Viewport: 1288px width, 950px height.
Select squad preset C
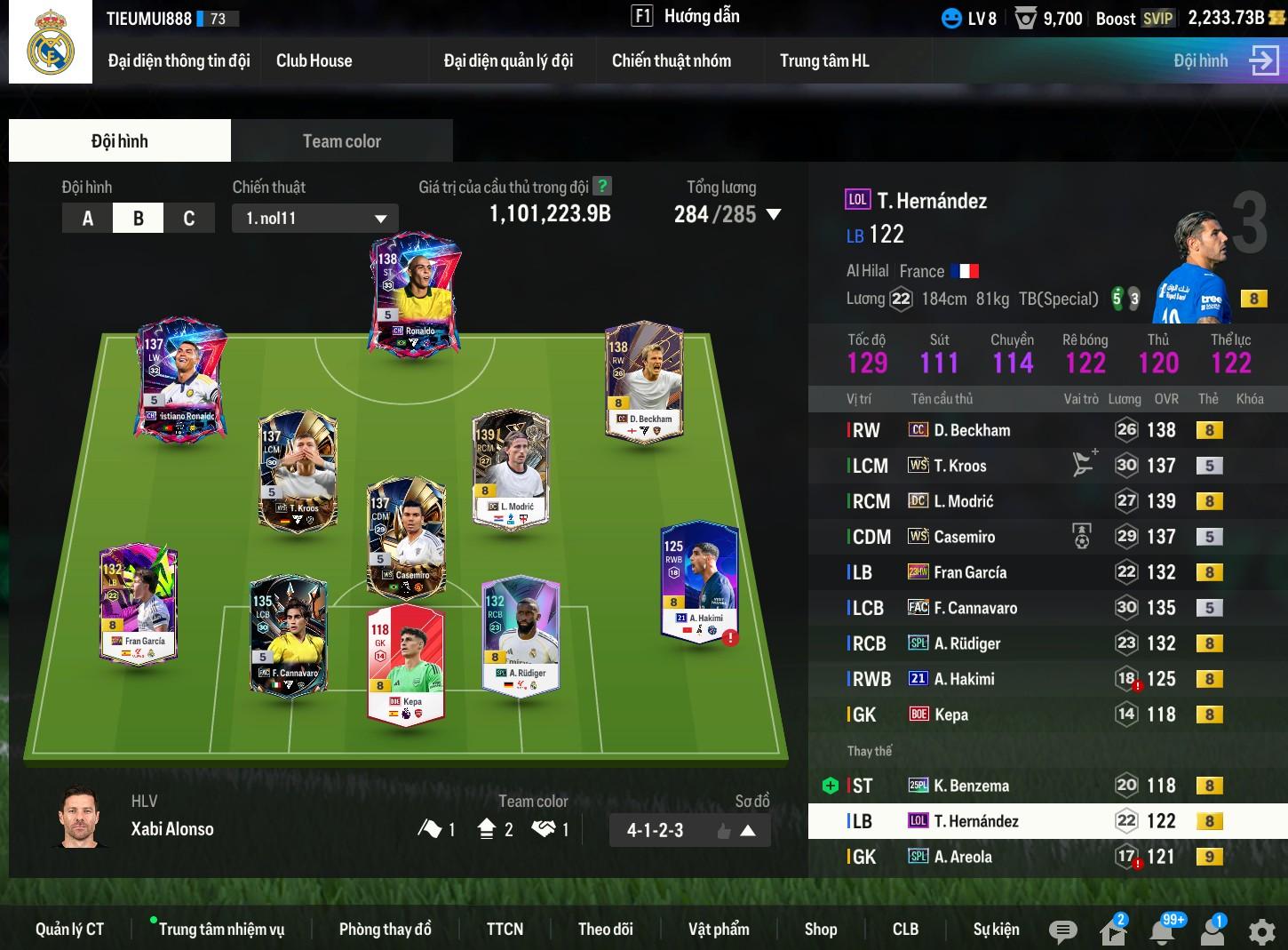(x=188, y=219)
